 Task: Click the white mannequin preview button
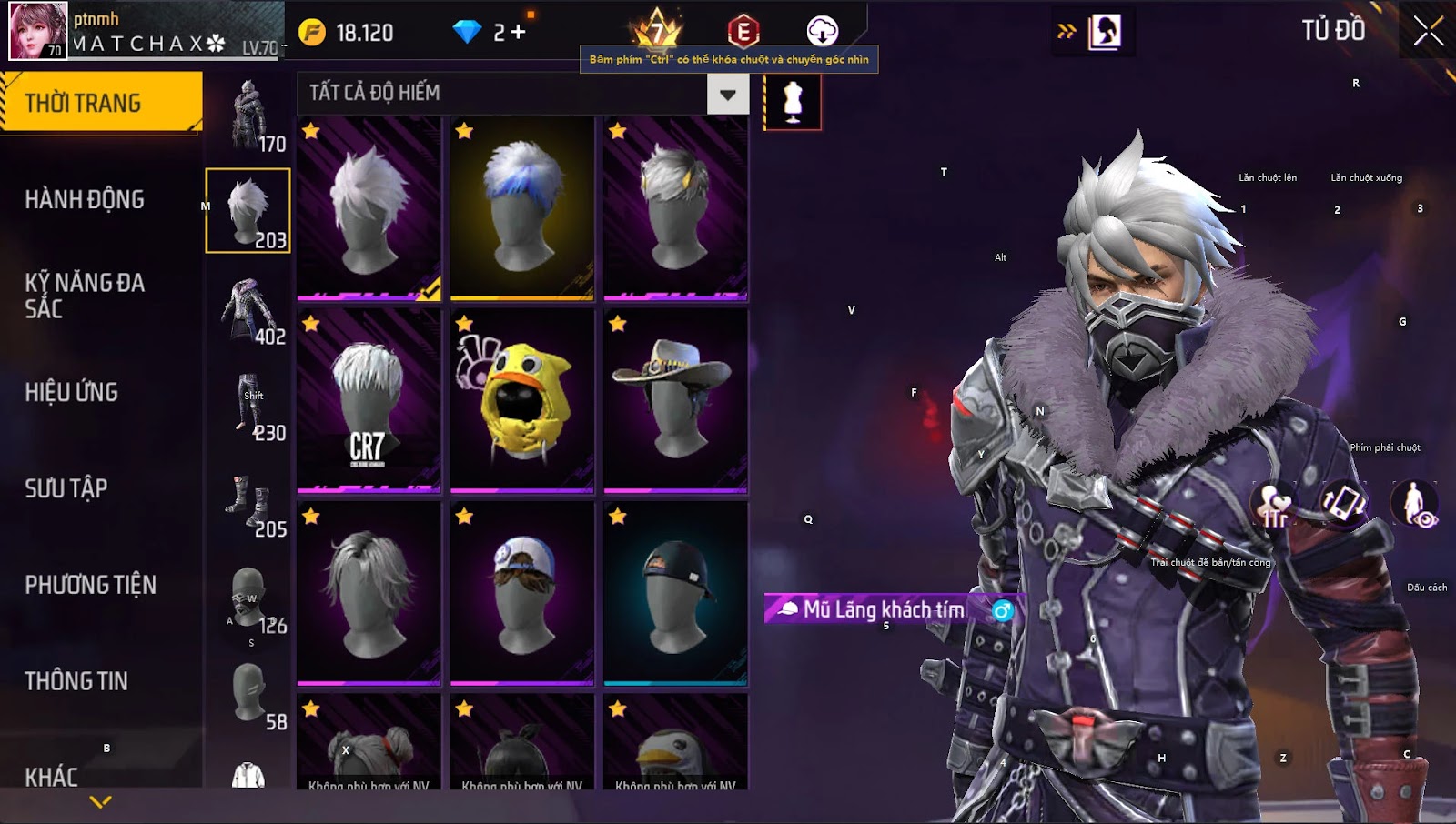coord(793,102)
